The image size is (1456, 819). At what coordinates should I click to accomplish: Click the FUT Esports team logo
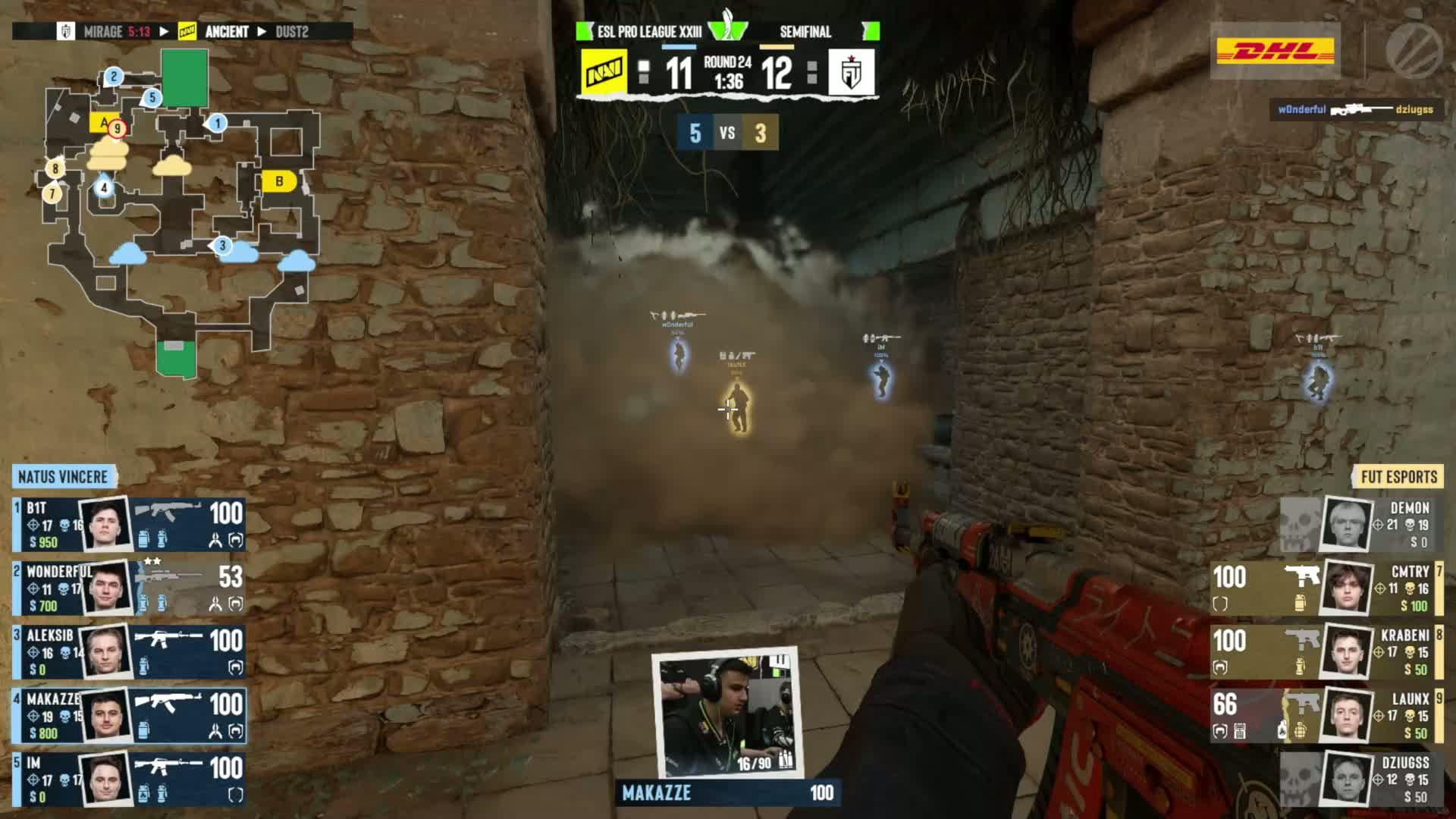click(x=851, y=73)
